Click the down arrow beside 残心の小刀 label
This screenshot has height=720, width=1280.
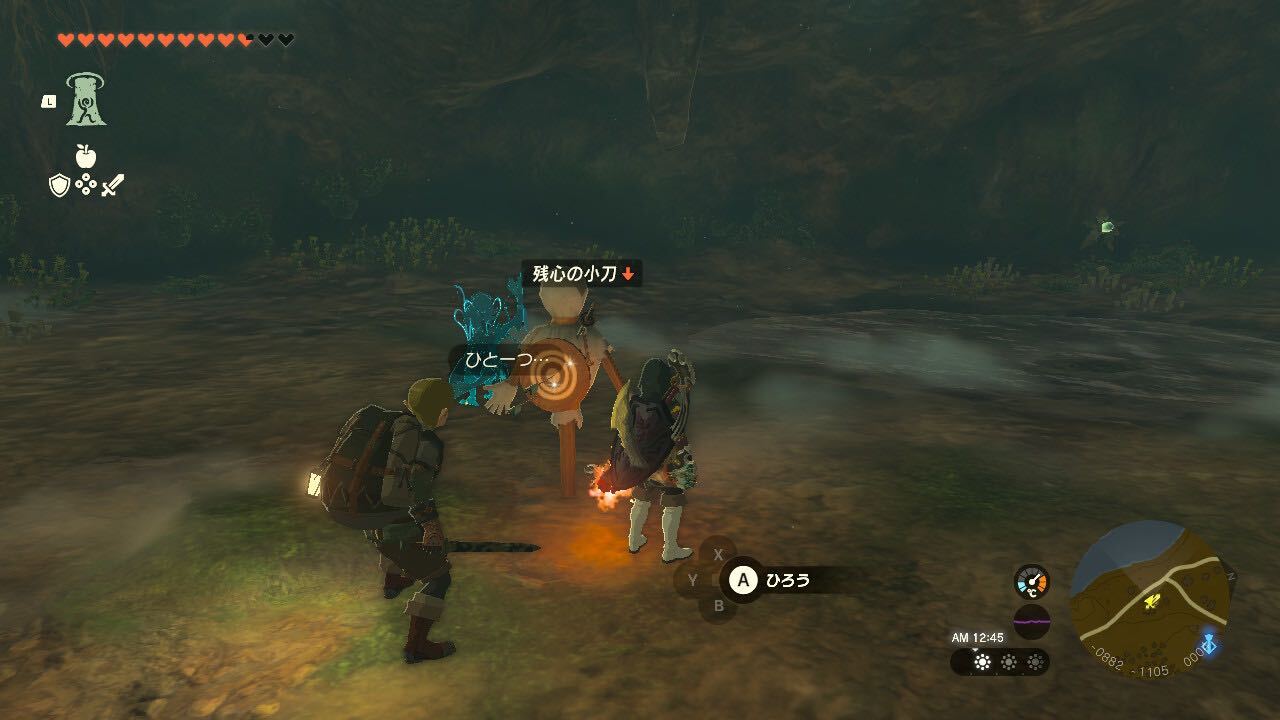(x=628, y=273)
